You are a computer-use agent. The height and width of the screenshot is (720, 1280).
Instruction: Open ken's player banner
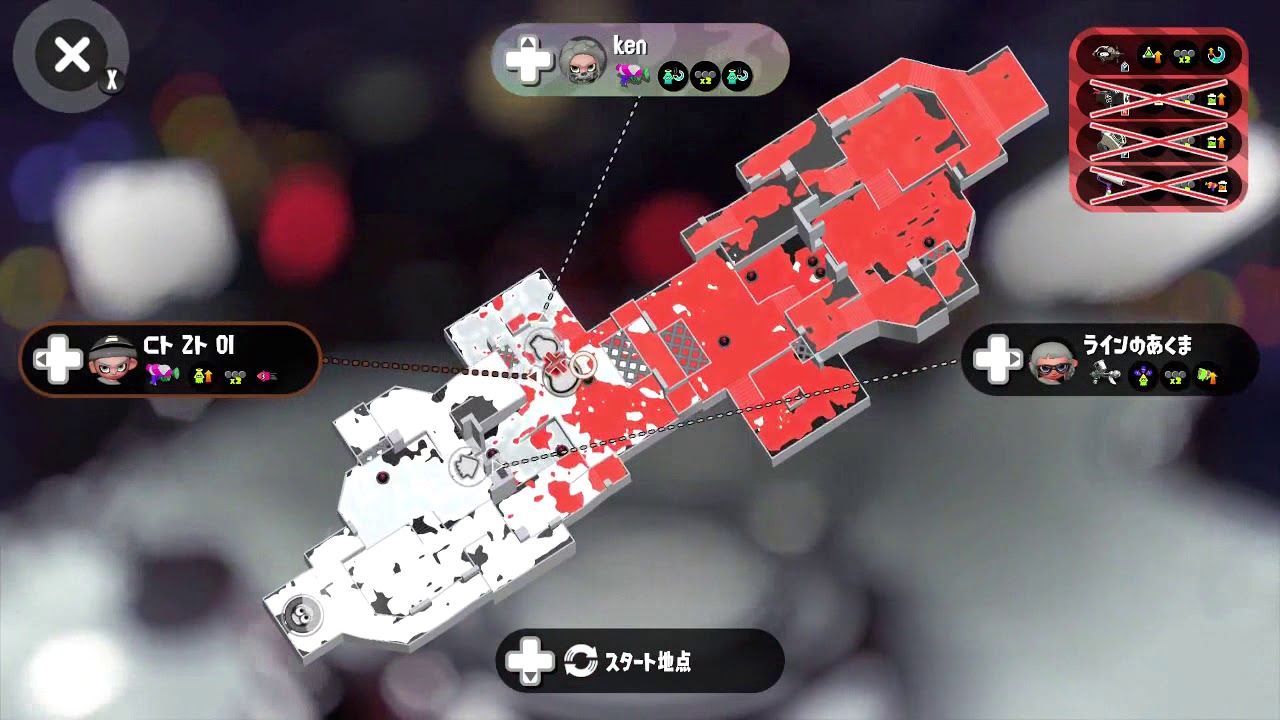pyautogui.click(x=640, y=60)
